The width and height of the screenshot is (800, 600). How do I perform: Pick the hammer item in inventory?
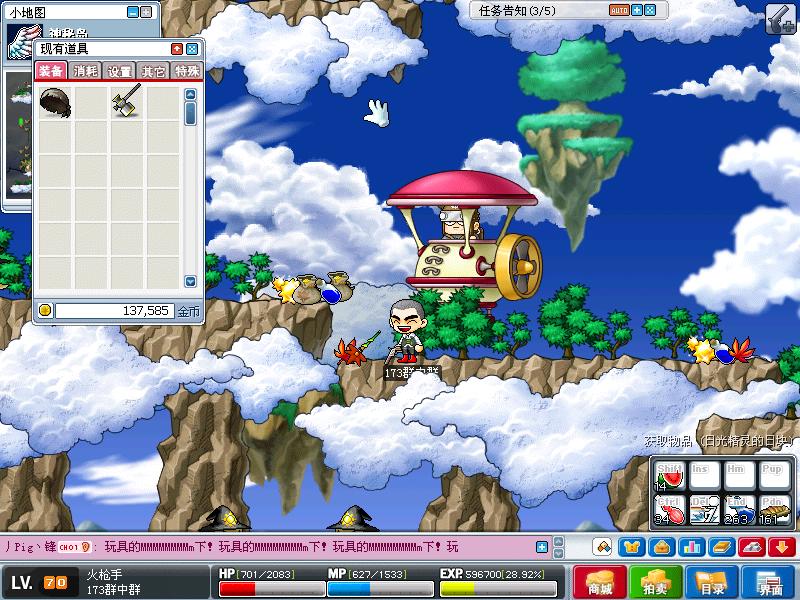[126, 100]
